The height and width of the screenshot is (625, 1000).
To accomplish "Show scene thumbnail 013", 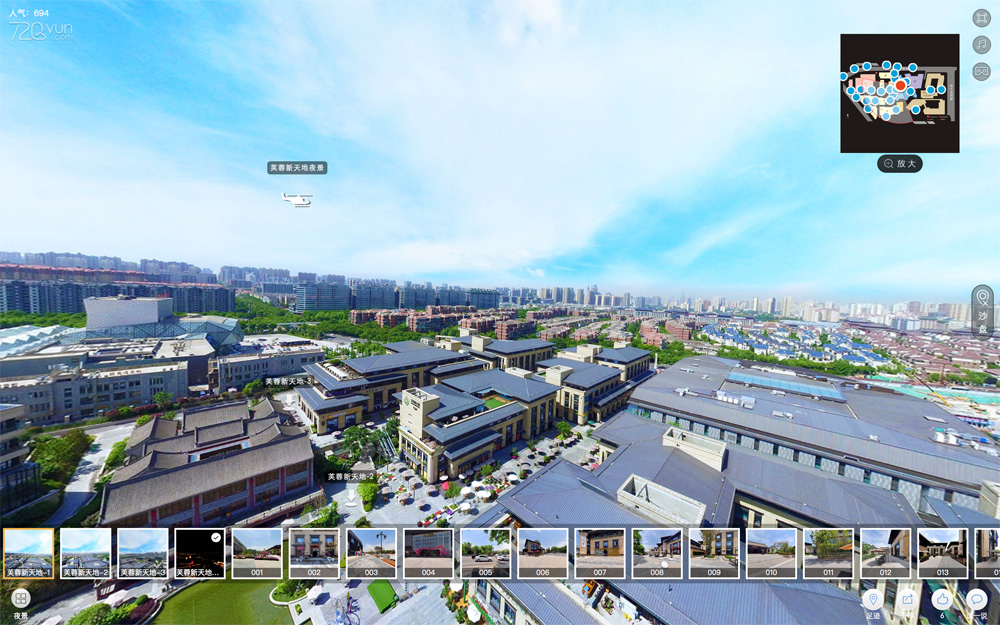I will [x=942, y=553].
